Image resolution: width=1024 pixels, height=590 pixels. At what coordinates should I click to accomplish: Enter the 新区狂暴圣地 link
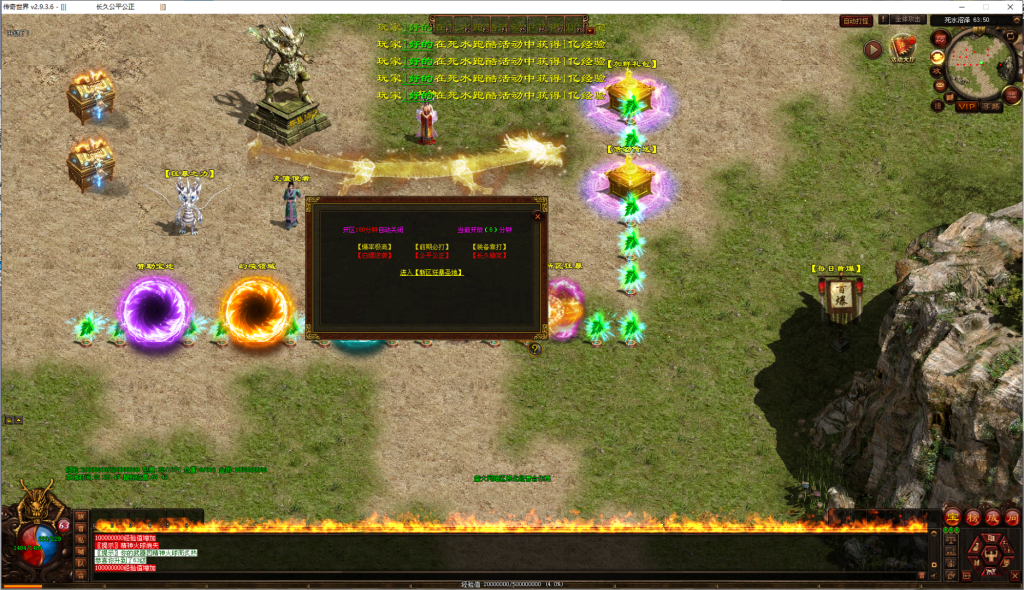pyautogui.click(x=426, y=271)
